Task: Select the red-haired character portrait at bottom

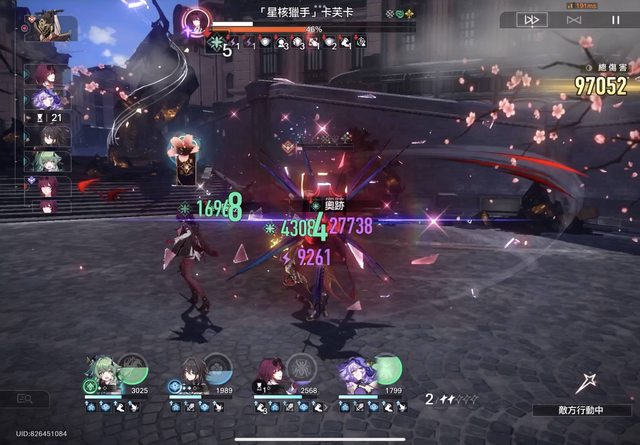Action: point(273,372)
